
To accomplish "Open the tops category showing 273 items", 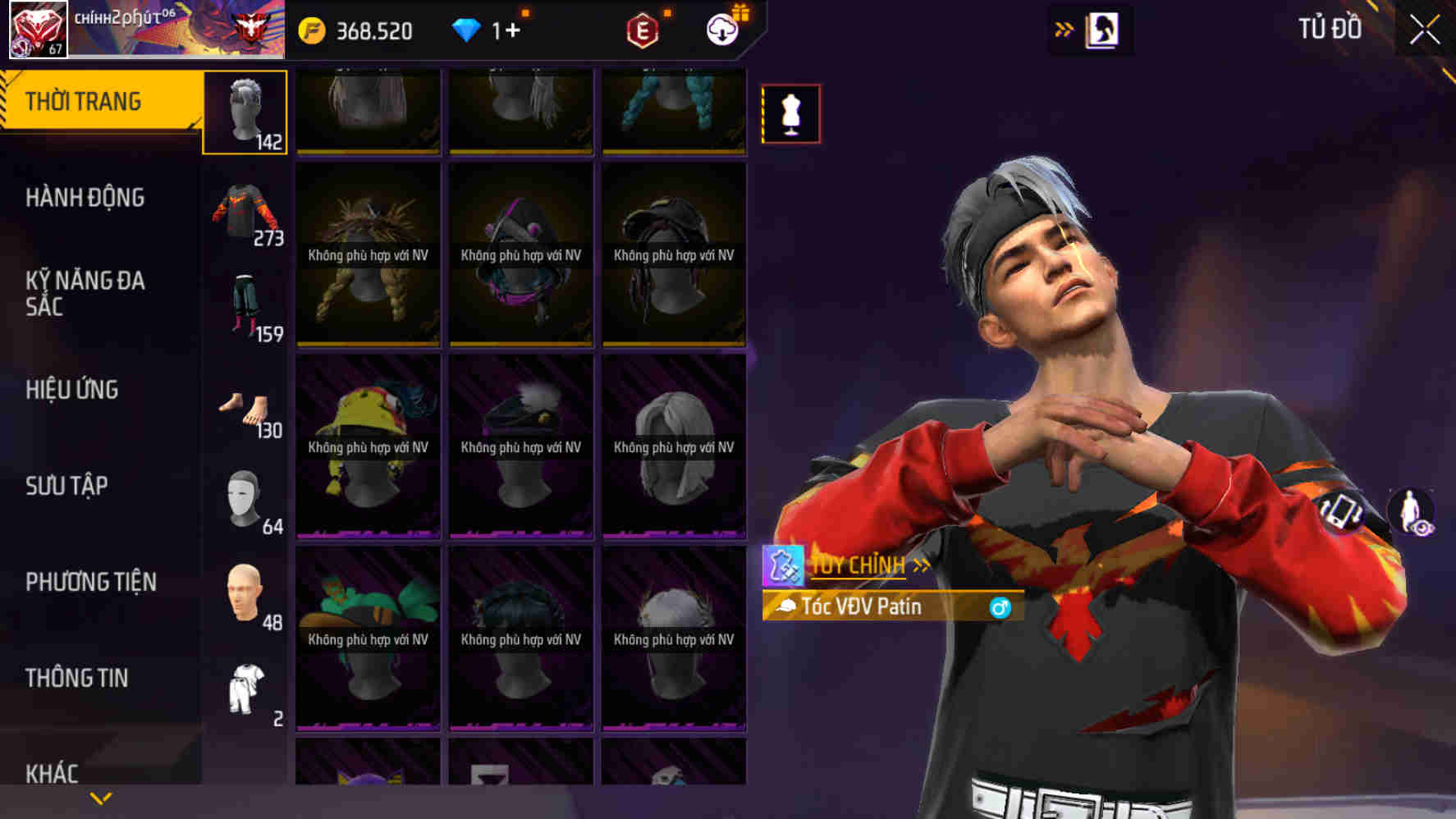I will click(245, 209).
